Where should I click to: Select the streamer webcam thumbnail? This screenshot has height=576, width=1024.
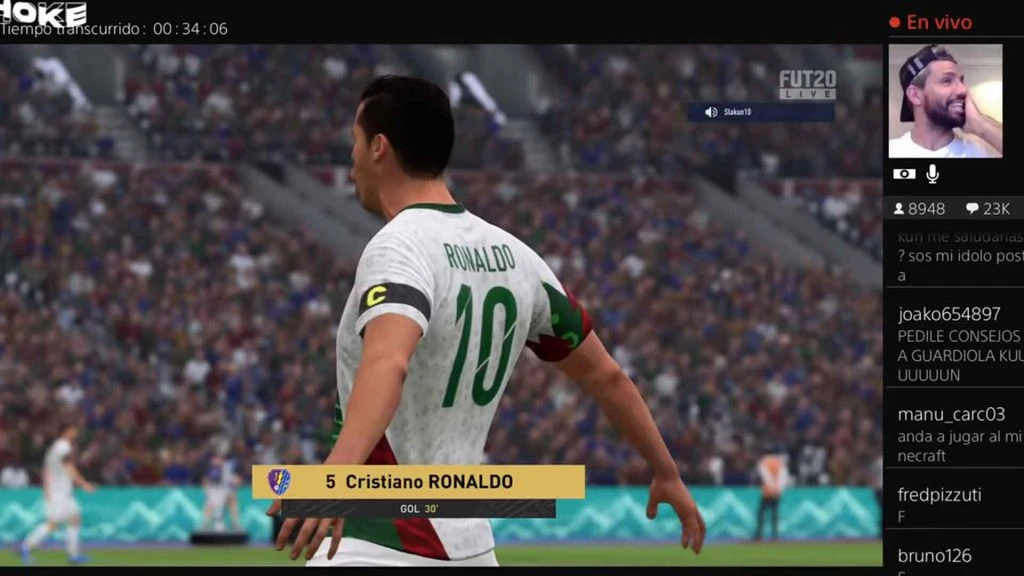point(945,101)
